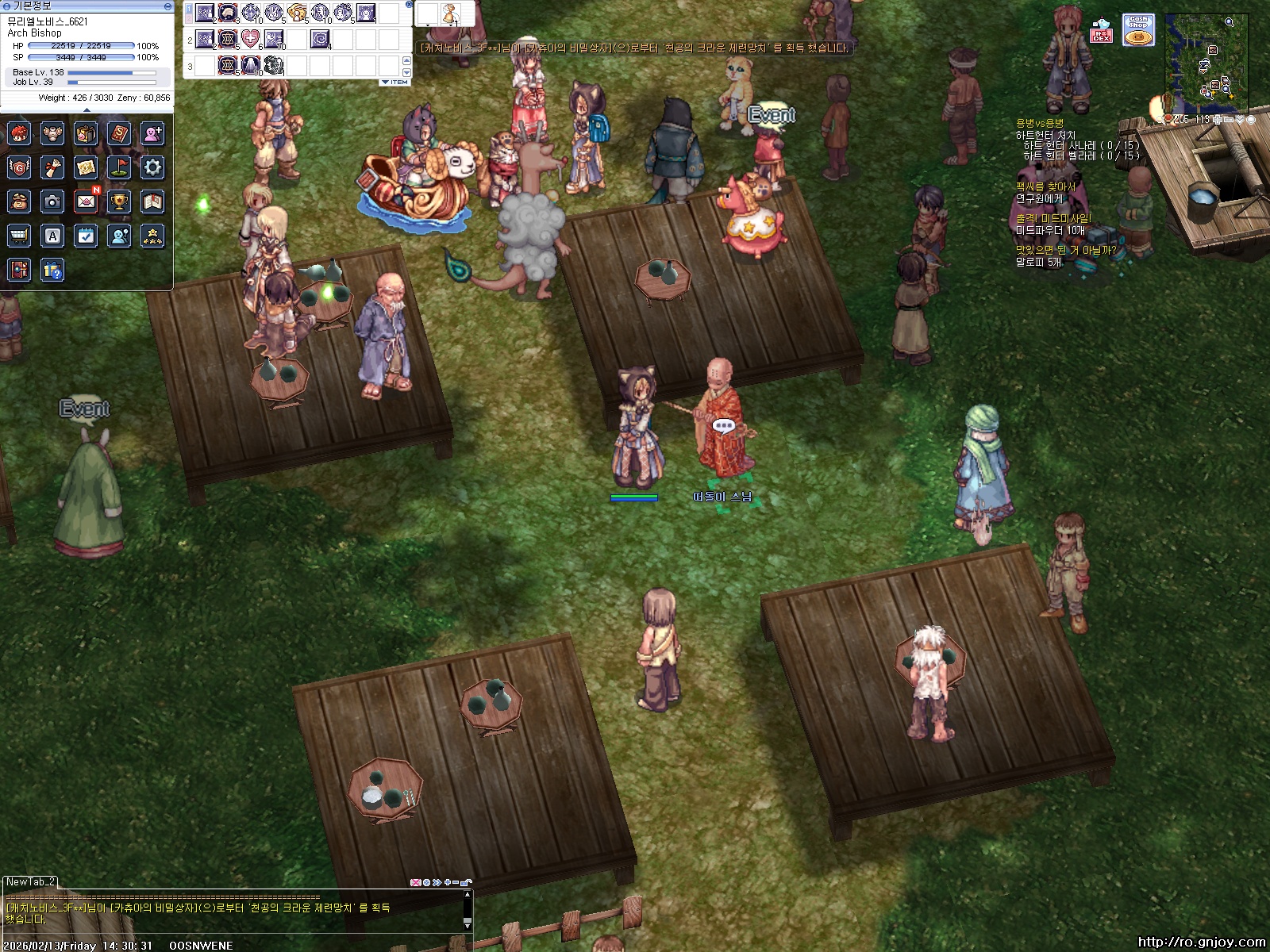This screenshot has width=1270, height=952.
Task: Open the zeny money bag icon
Action: [19, 202]
